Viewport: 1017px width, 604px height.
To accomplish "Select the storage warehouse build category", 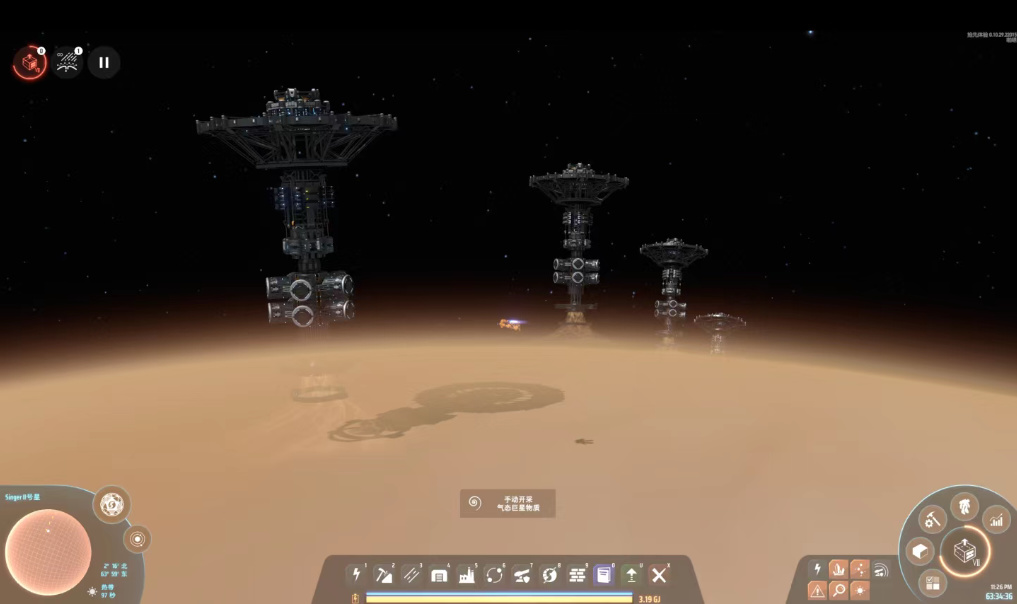I will [x=439, y=574].
